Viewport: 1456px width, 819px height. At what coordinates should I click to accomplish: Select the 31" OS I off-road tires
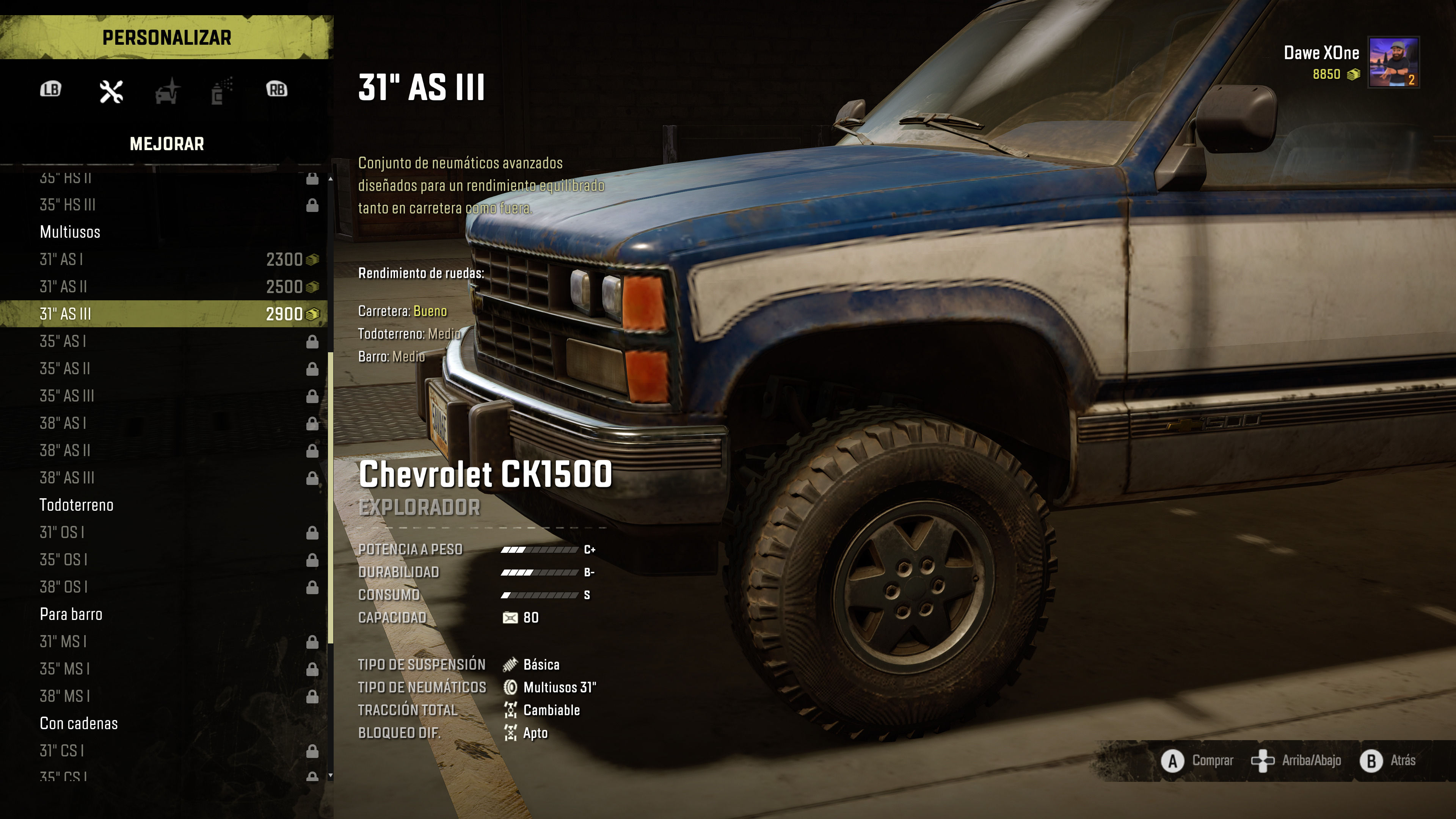(164, 532)
